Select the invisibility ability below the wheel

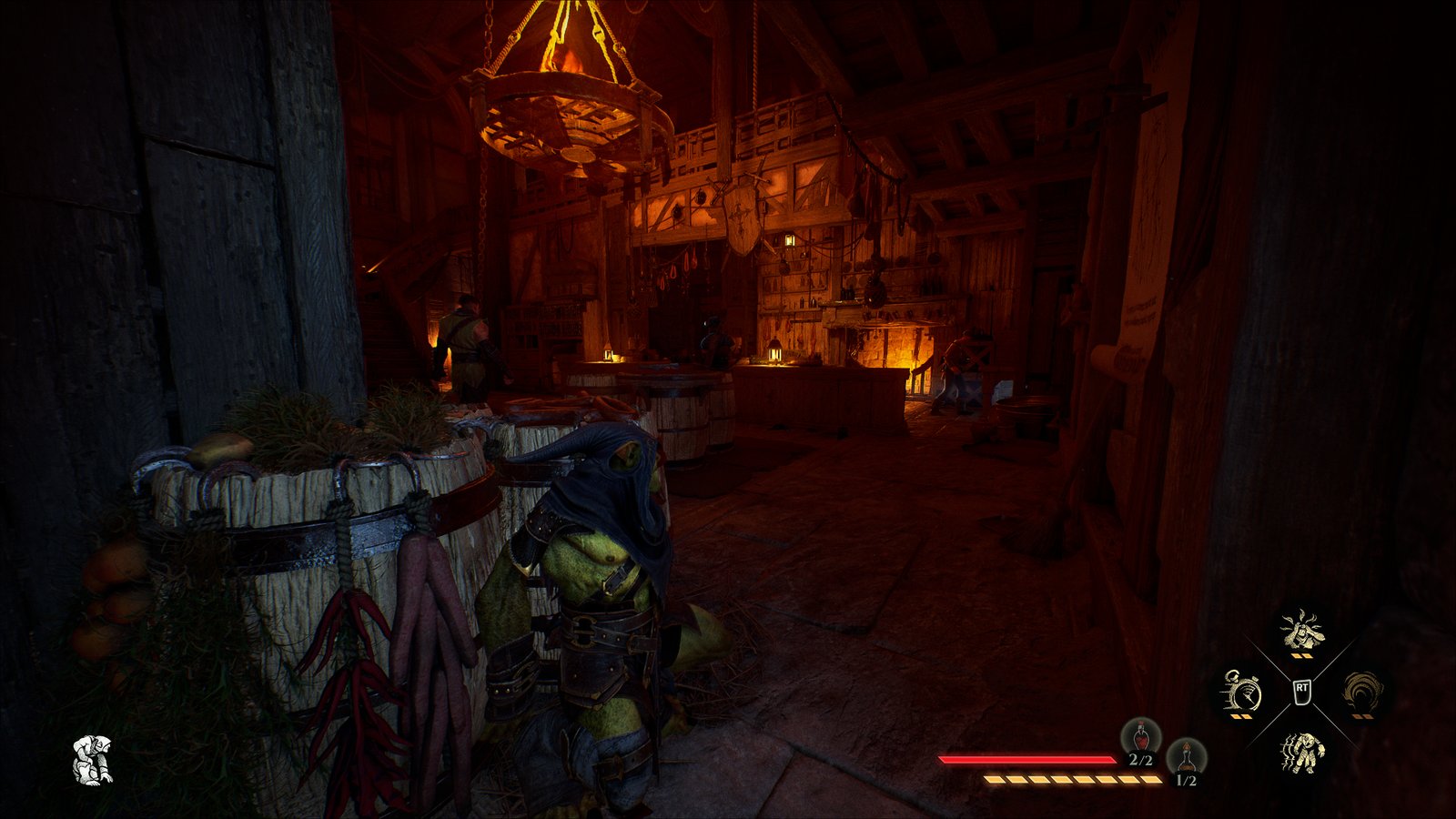pyautogui.click(x=1301, y=751)
